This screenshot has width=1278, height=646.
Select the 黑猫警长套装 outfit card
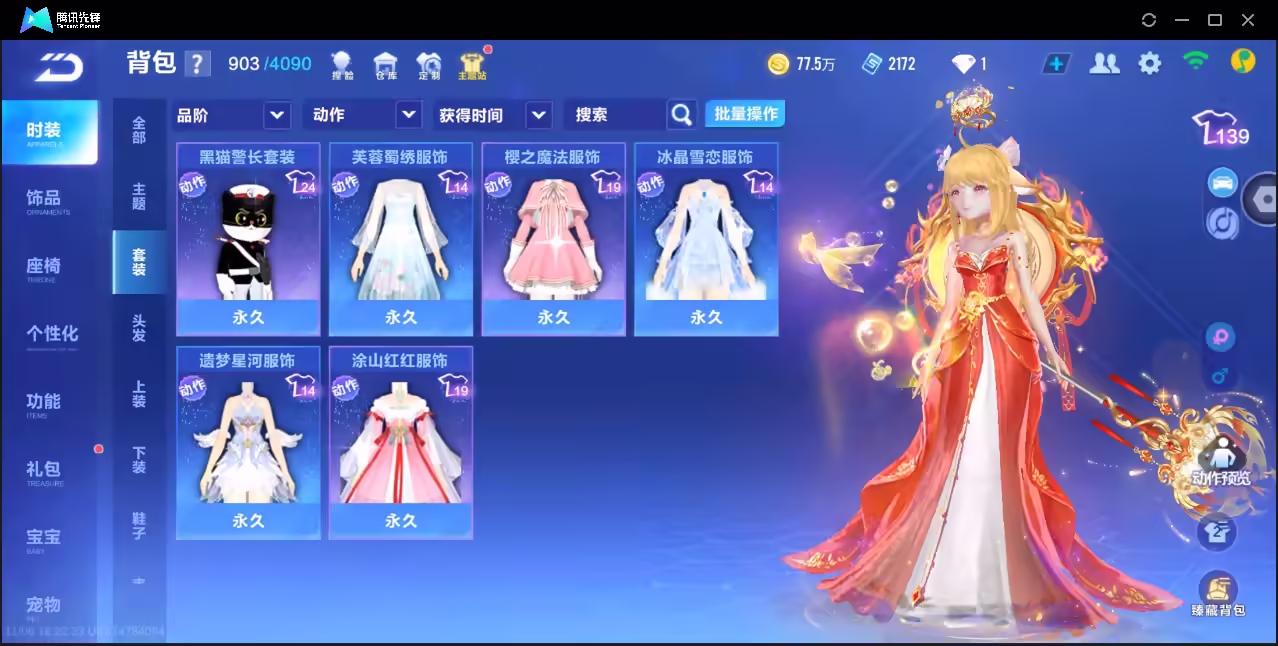tap(248, 238)
